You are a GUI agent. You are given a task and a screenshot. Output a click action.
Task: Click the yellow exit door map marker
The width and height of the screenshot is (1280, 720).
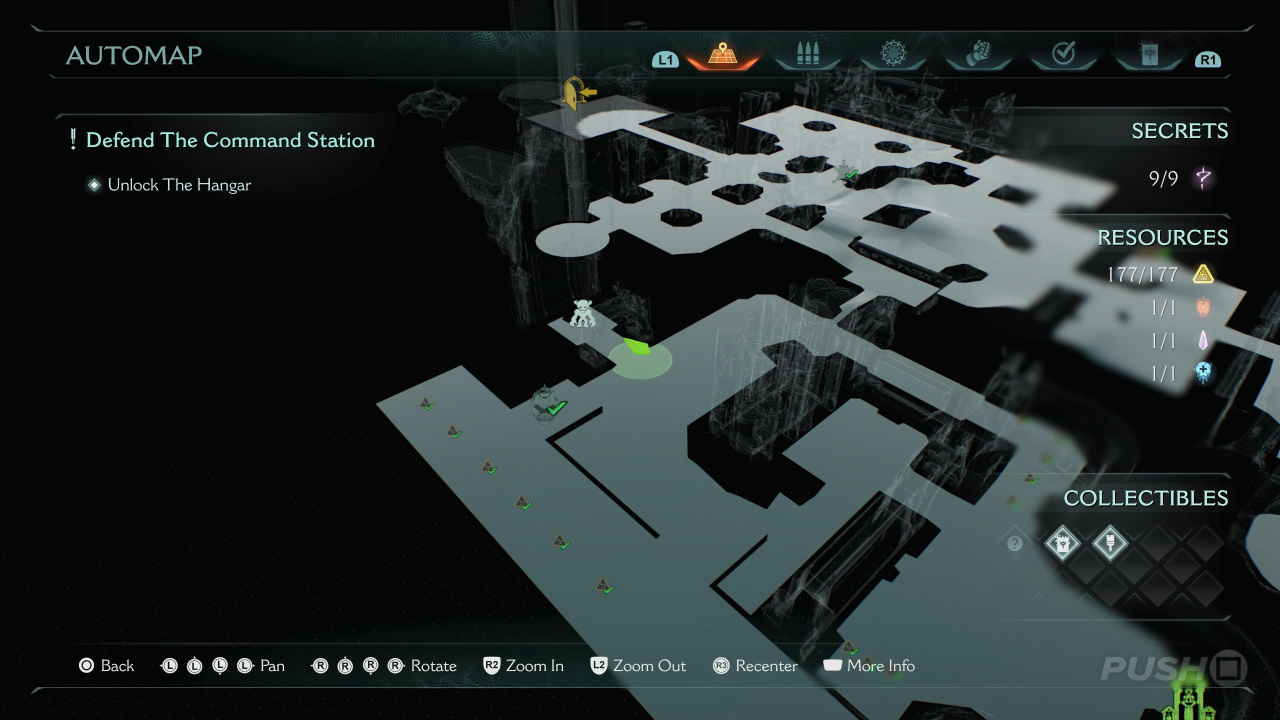577,93
